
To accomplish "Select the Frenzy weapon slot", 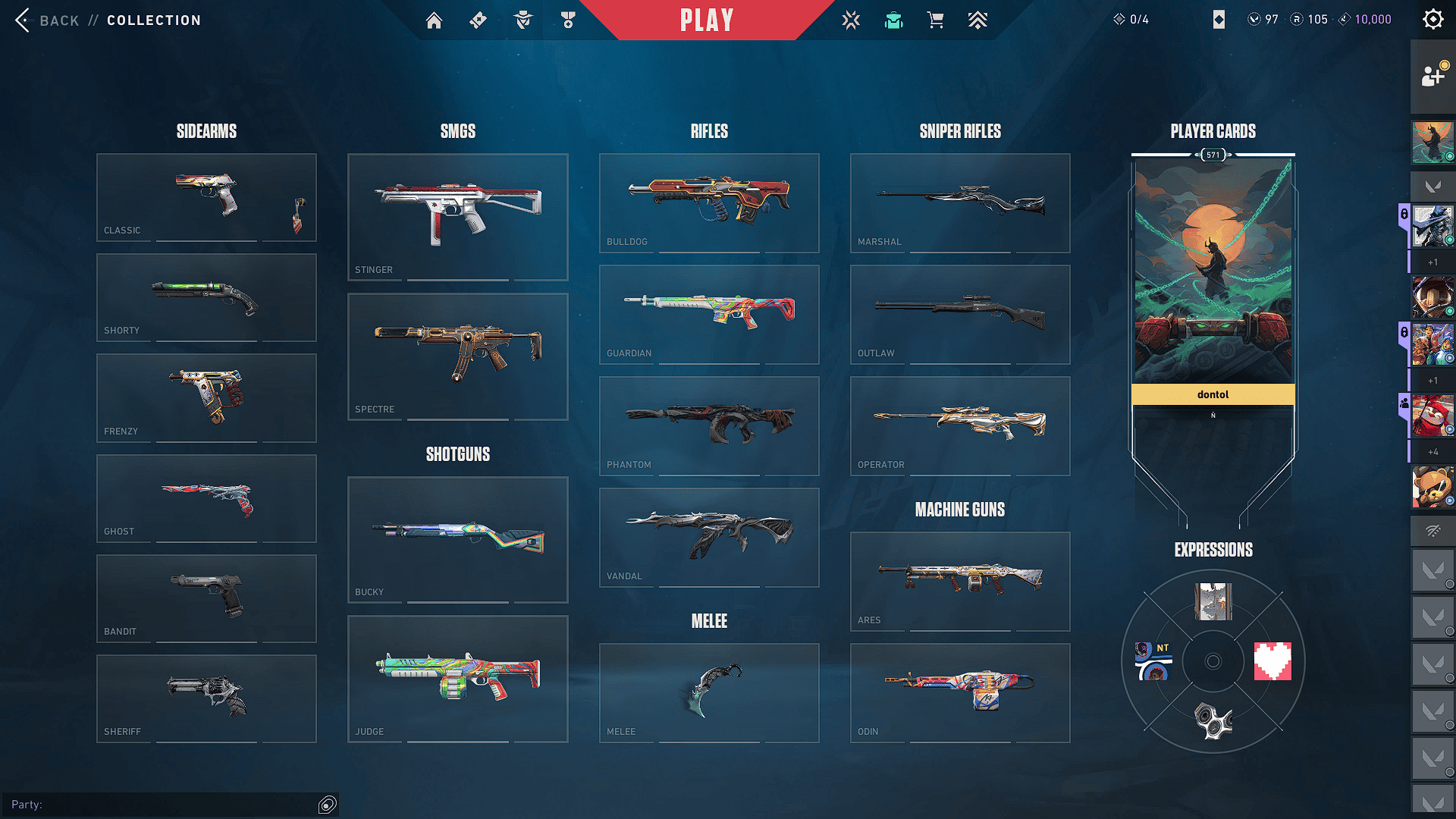I will pos(206,397).
